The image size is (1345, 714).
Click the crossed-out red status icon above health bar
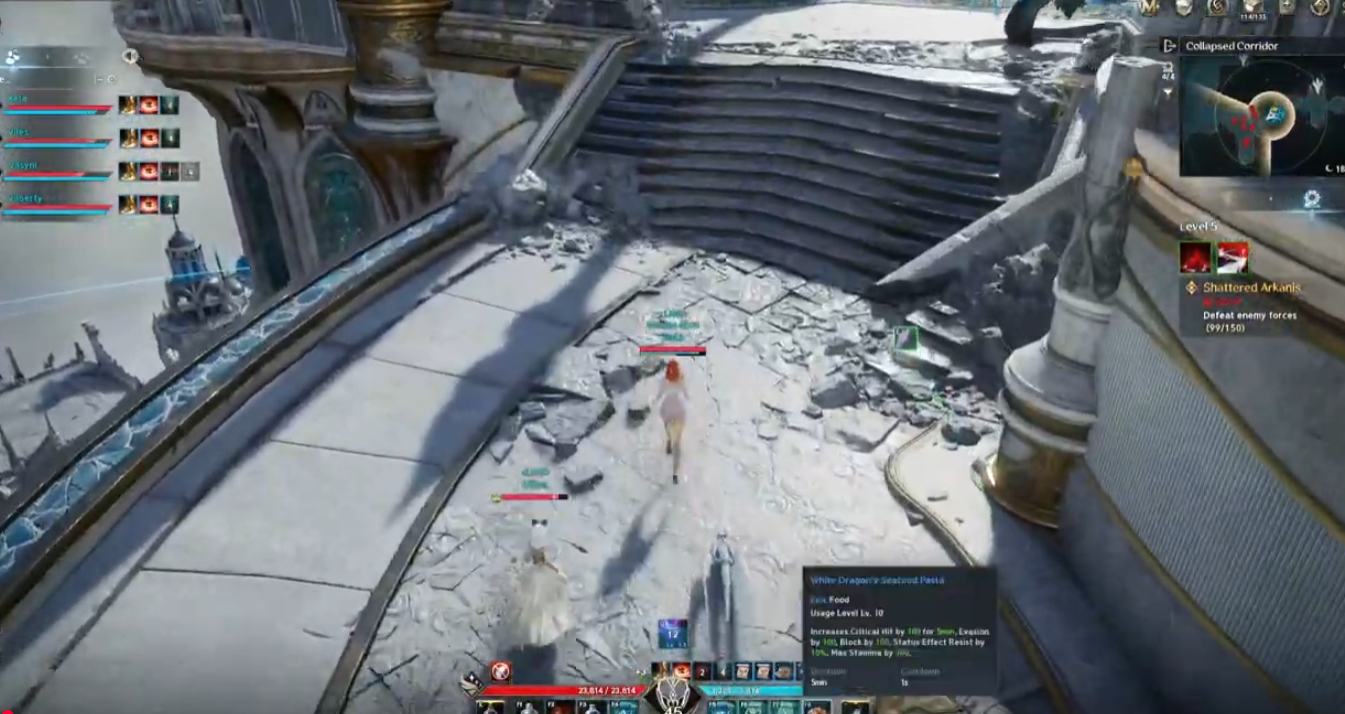501,671
